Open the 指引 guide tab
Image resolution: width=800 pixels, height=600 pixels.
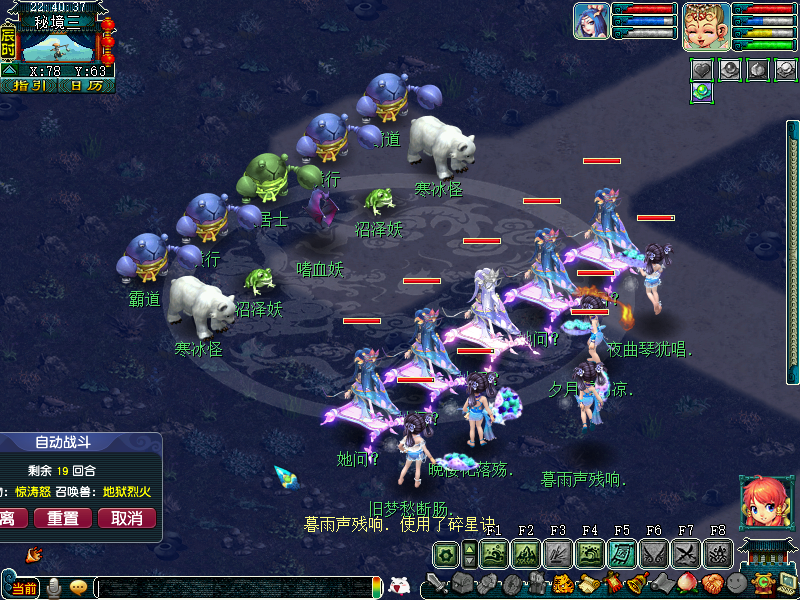(28, 85)
